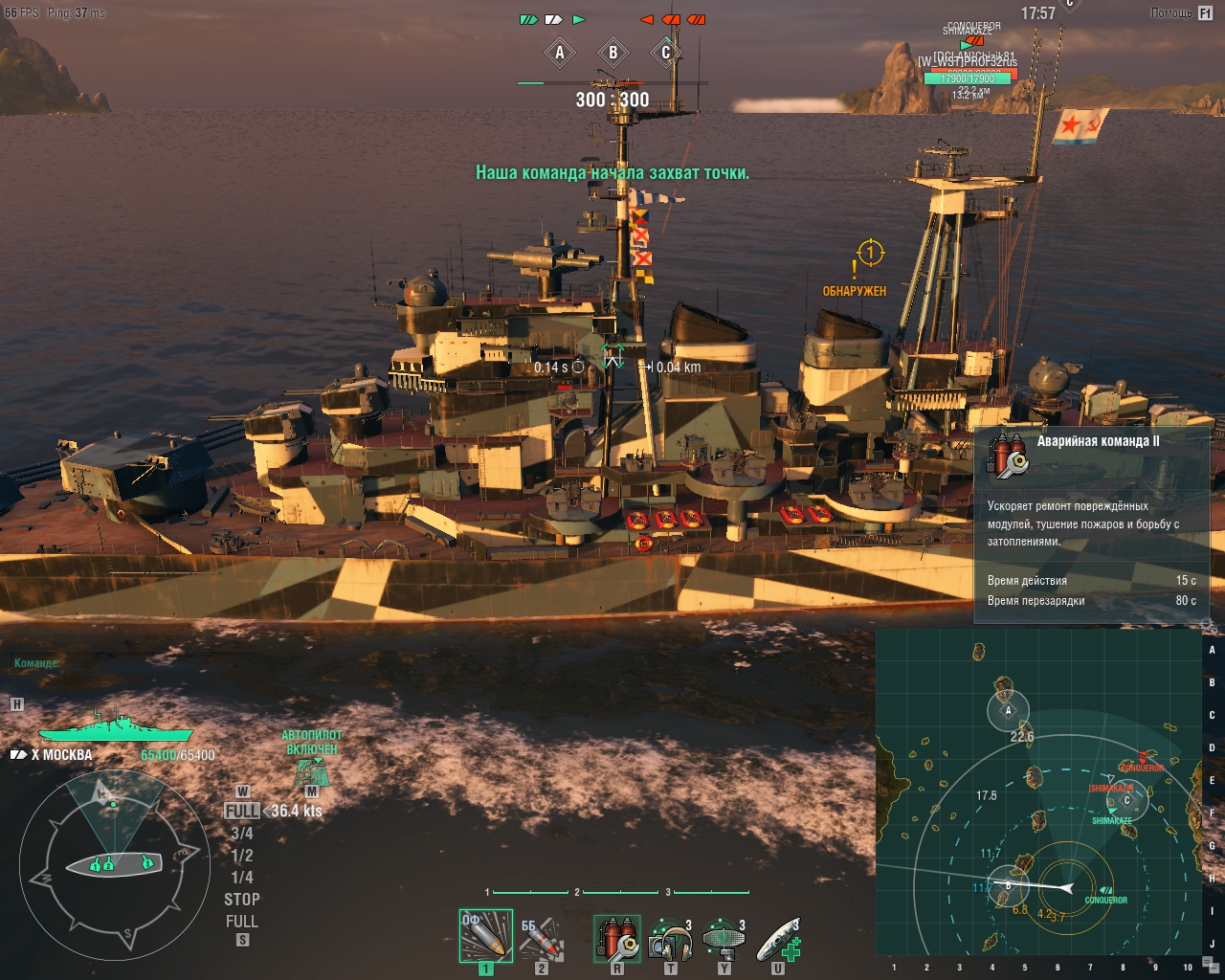Set engine telegraph to 1/4 speed
Image resolution: width=1225 pixels, height=980 pixels.
[x=242, y=878]
